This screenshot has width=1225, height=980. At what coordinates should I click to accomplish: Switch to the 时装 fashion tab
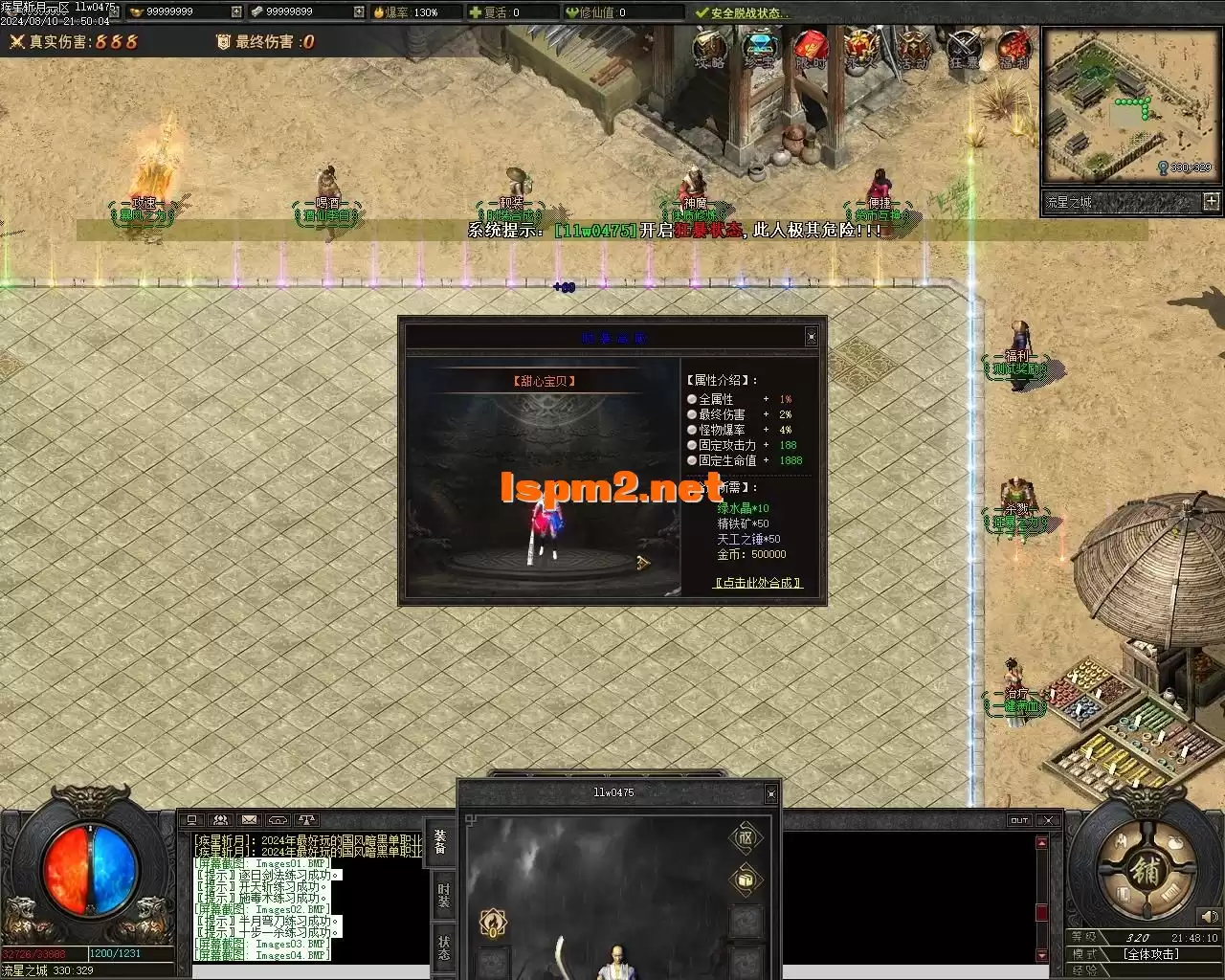pyautogui.click(x=443, y=896)
